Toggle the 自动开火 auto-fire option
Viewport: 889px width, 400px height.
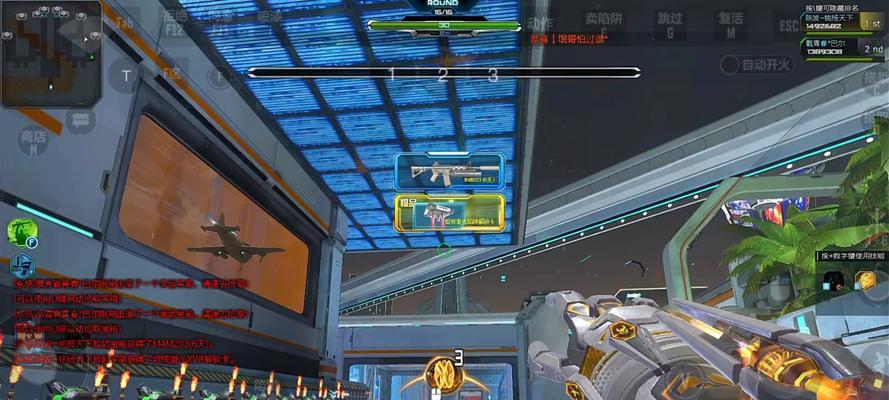(x=756, y=65)
